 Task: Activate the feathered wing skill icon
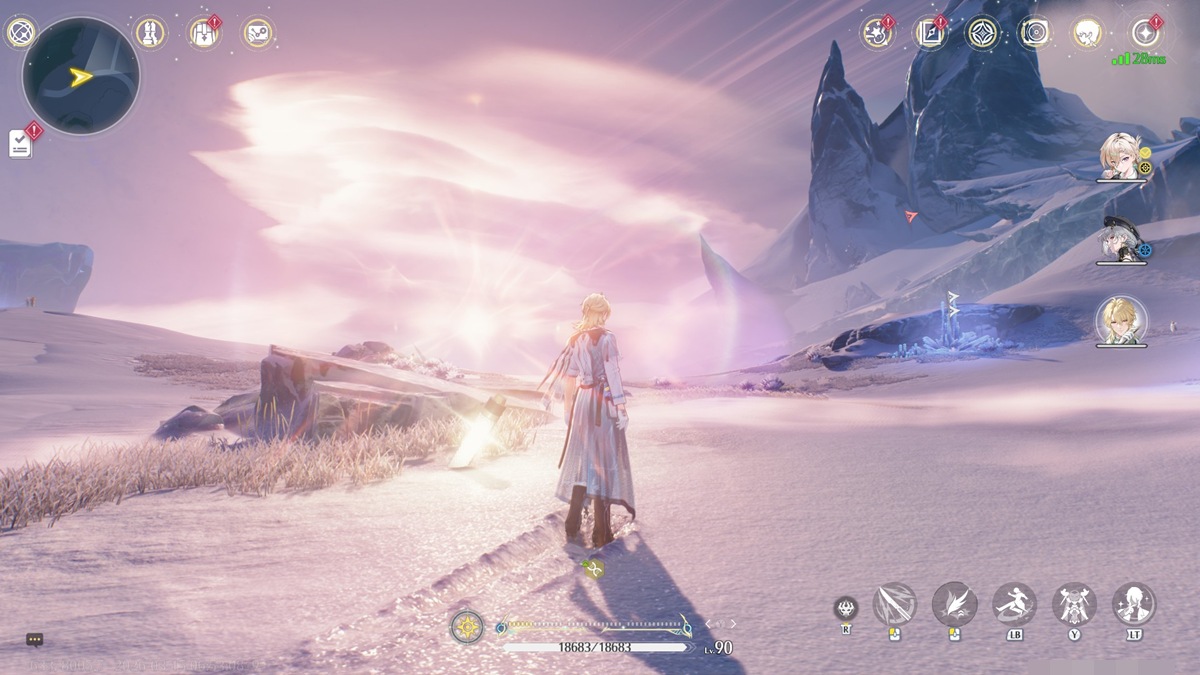pyautogui.click(x=954, y=604)
